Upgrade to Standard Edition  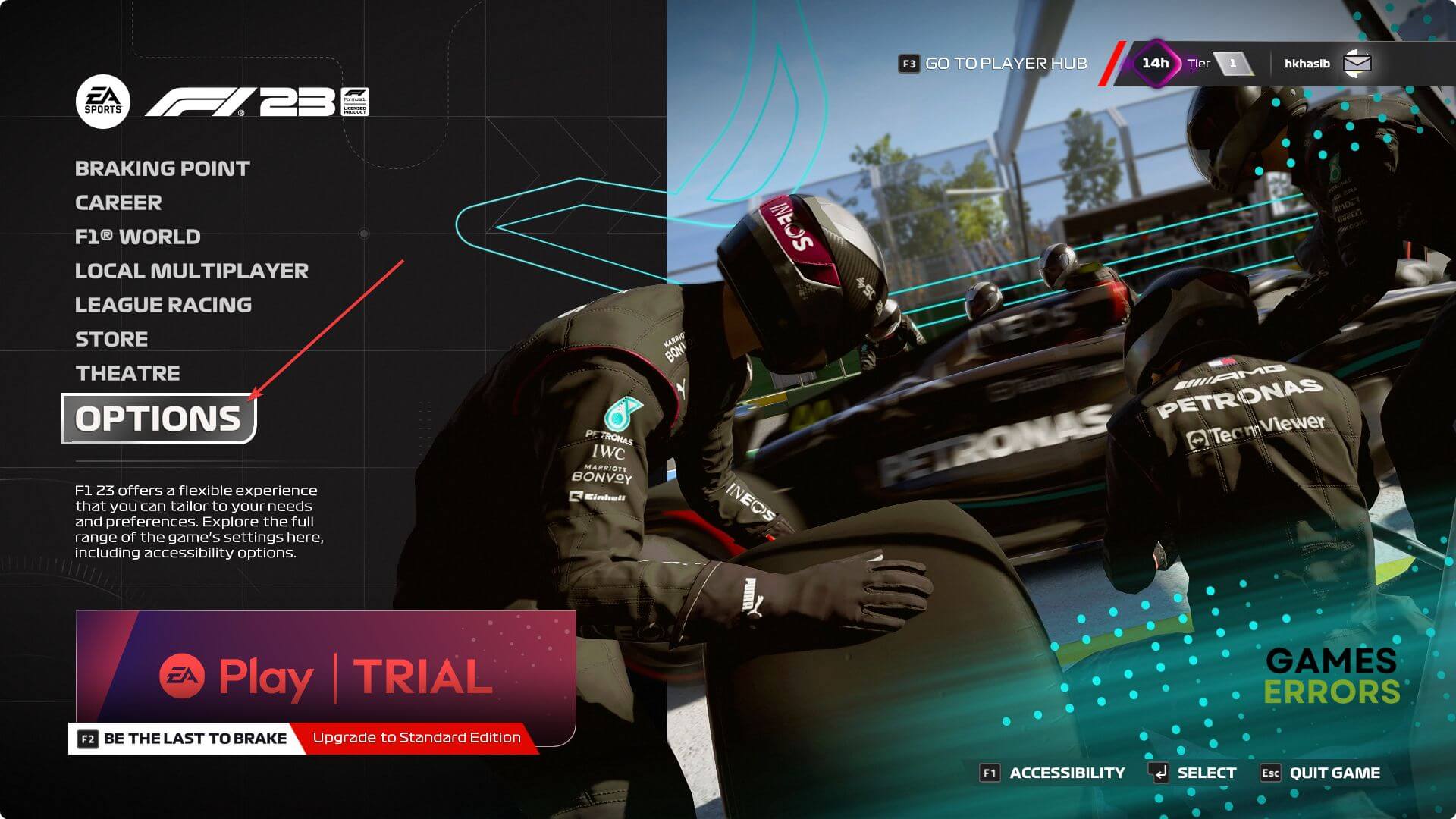pos(416,738)
